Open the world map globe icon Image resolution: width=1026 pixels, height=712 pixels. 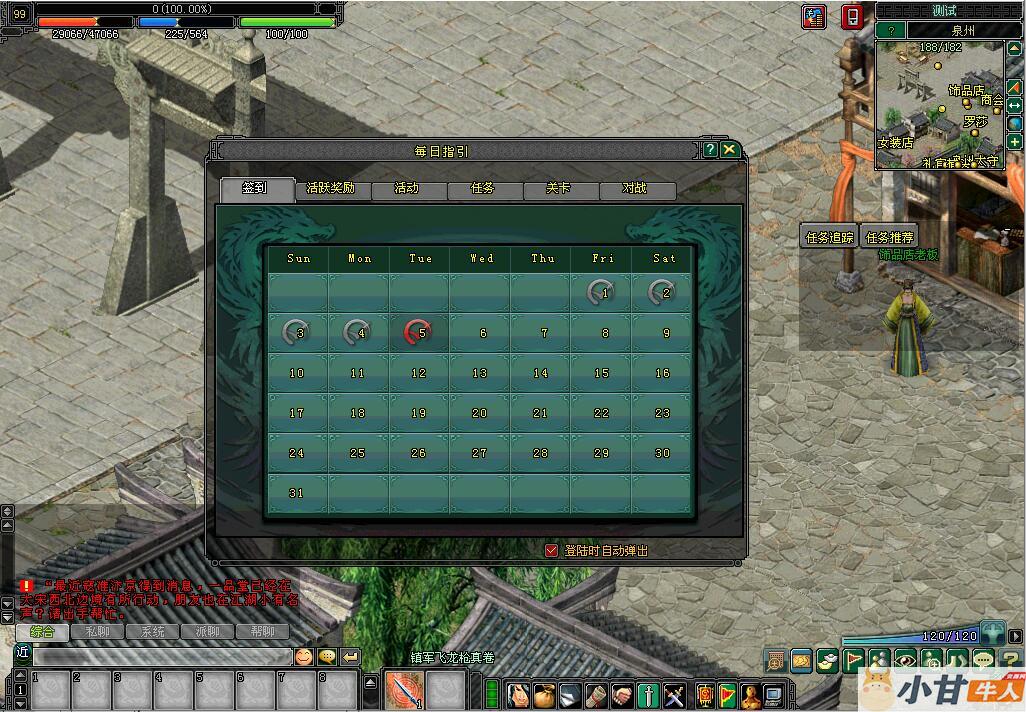(1015, 123)
